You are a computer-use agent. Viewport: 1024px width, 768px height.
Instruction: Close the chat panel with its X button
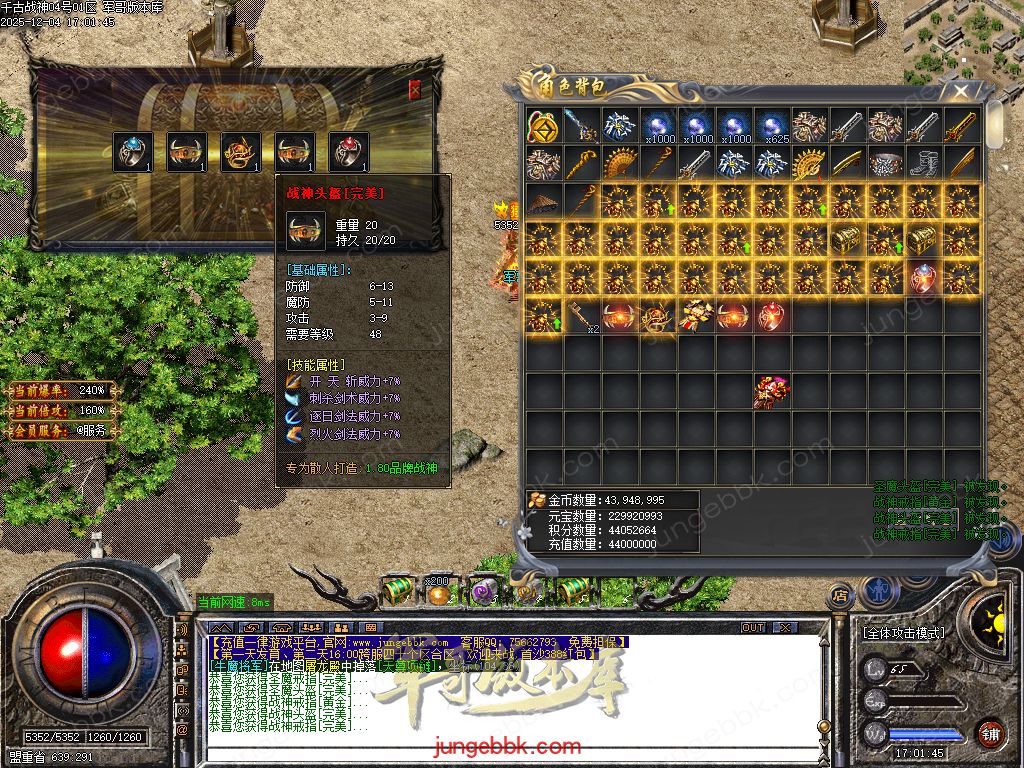click(785, 628)
